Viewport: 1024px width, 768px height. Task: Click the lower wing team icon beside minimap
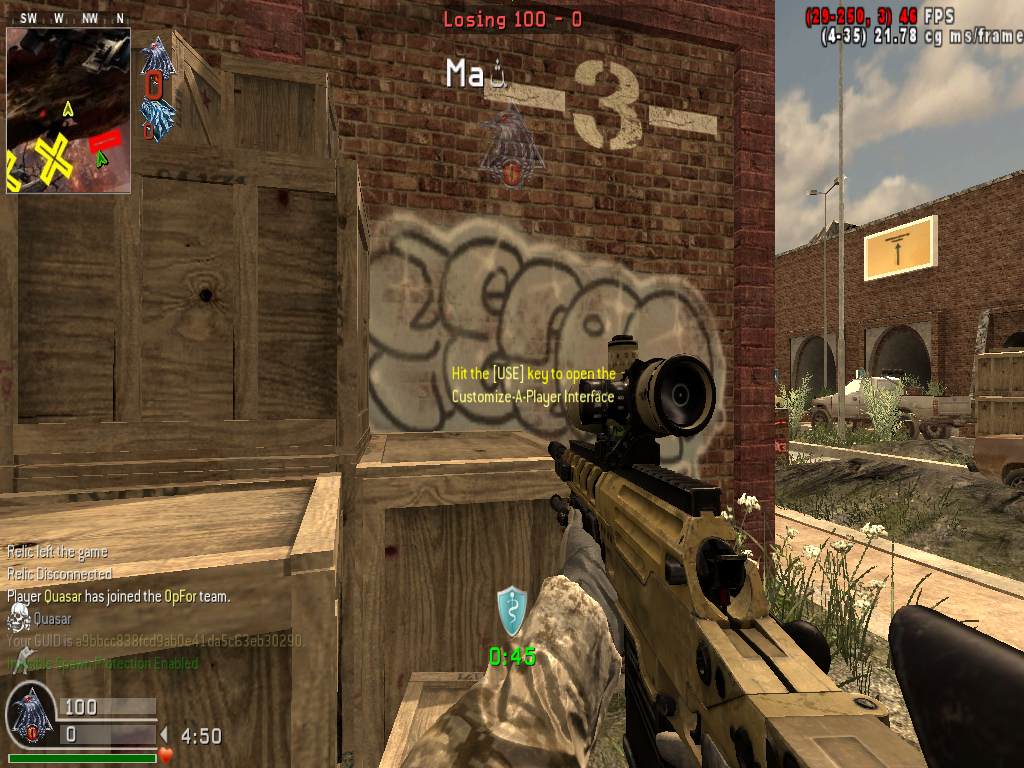tap(157, 116)
